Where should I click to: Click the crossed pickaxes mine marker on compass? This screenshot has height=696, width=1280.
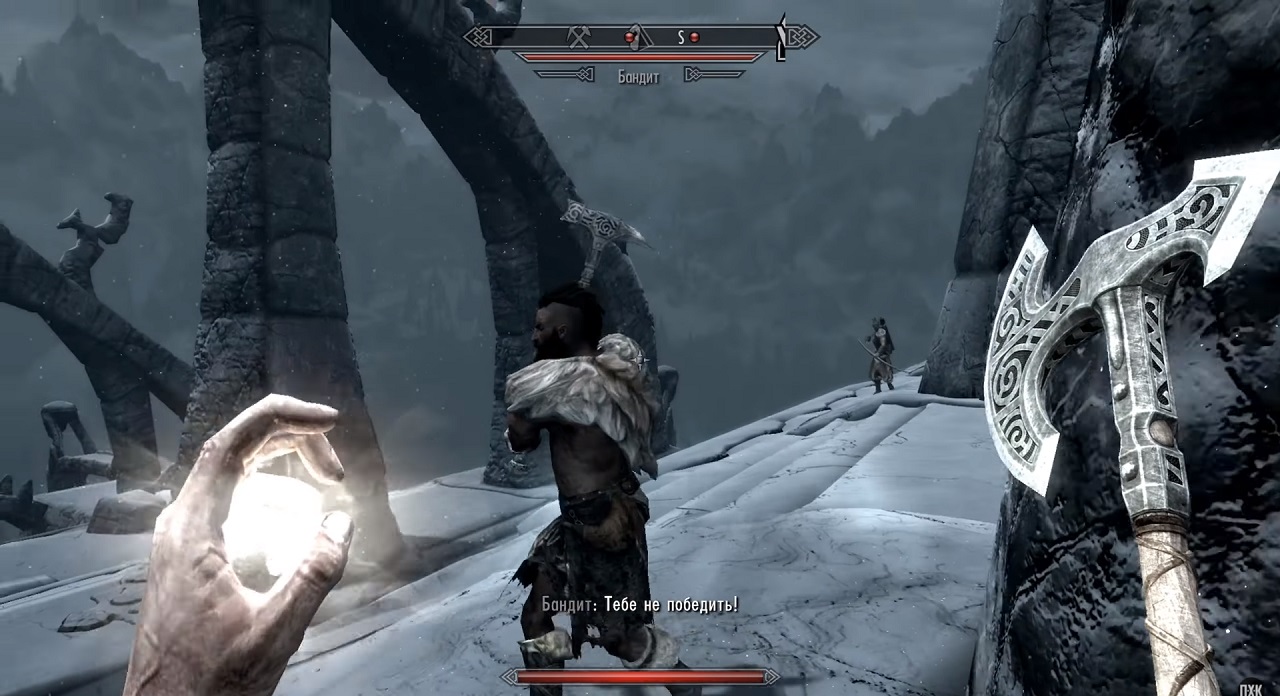pyautogui.click(x=577, y=37)
